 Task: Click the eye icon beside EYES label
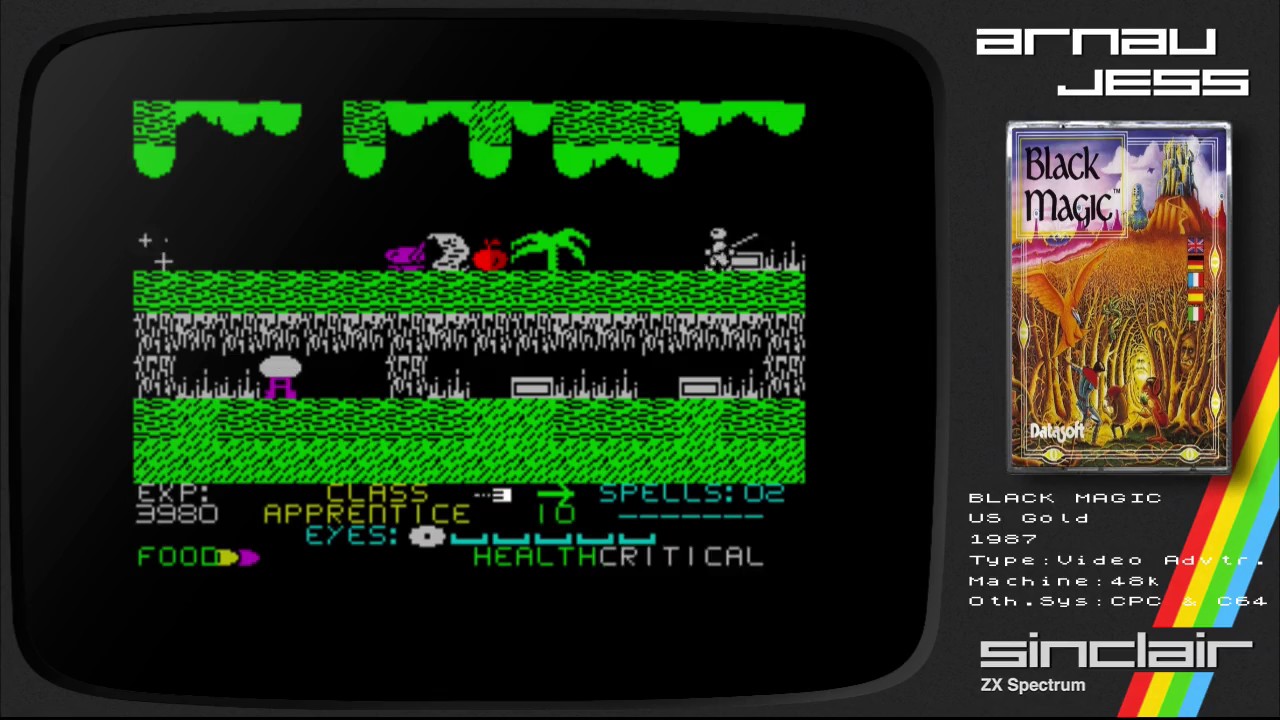click(426, 537)
